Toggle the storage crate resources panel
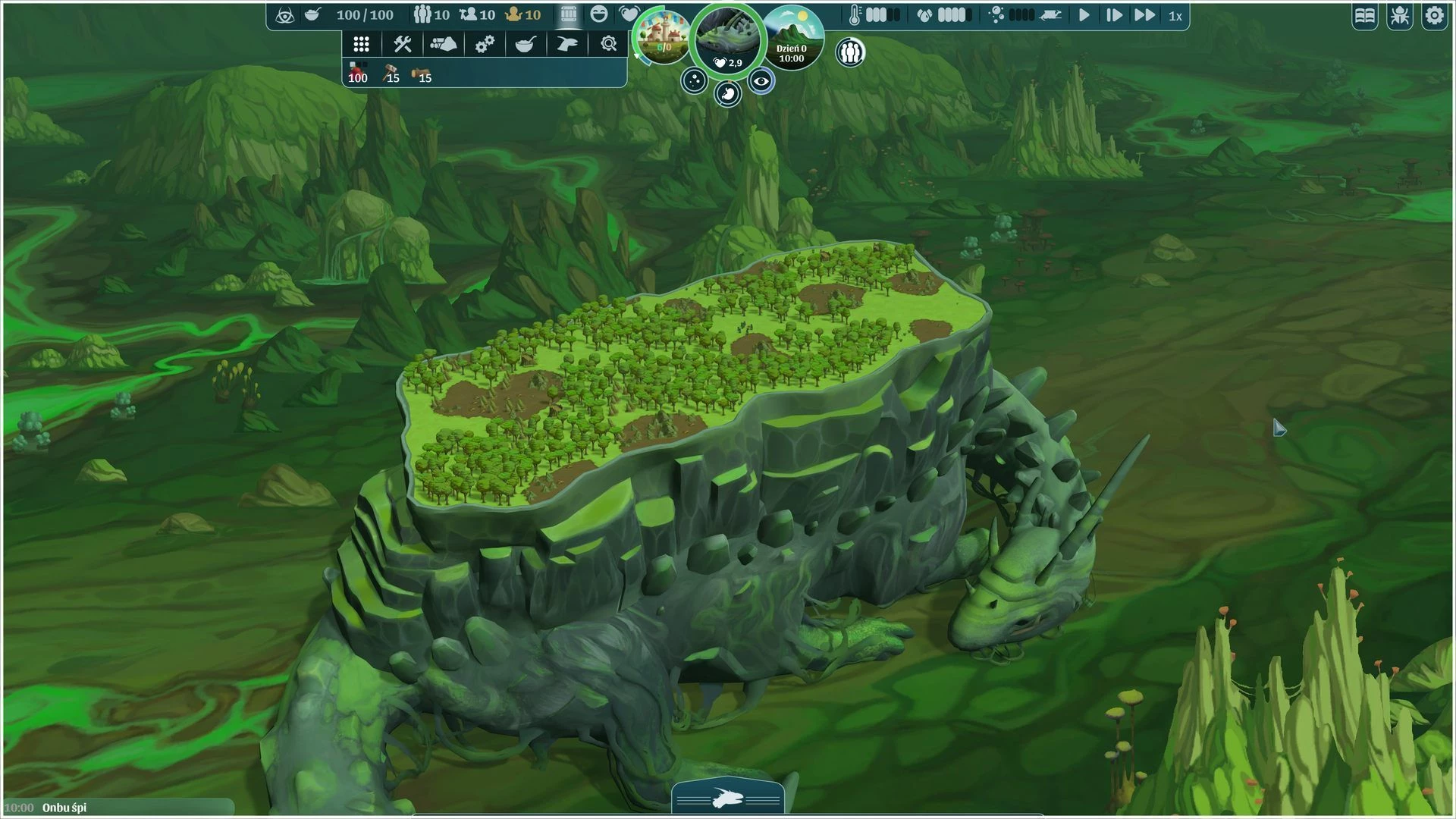The image size is (1456, 819). point(568,14)
